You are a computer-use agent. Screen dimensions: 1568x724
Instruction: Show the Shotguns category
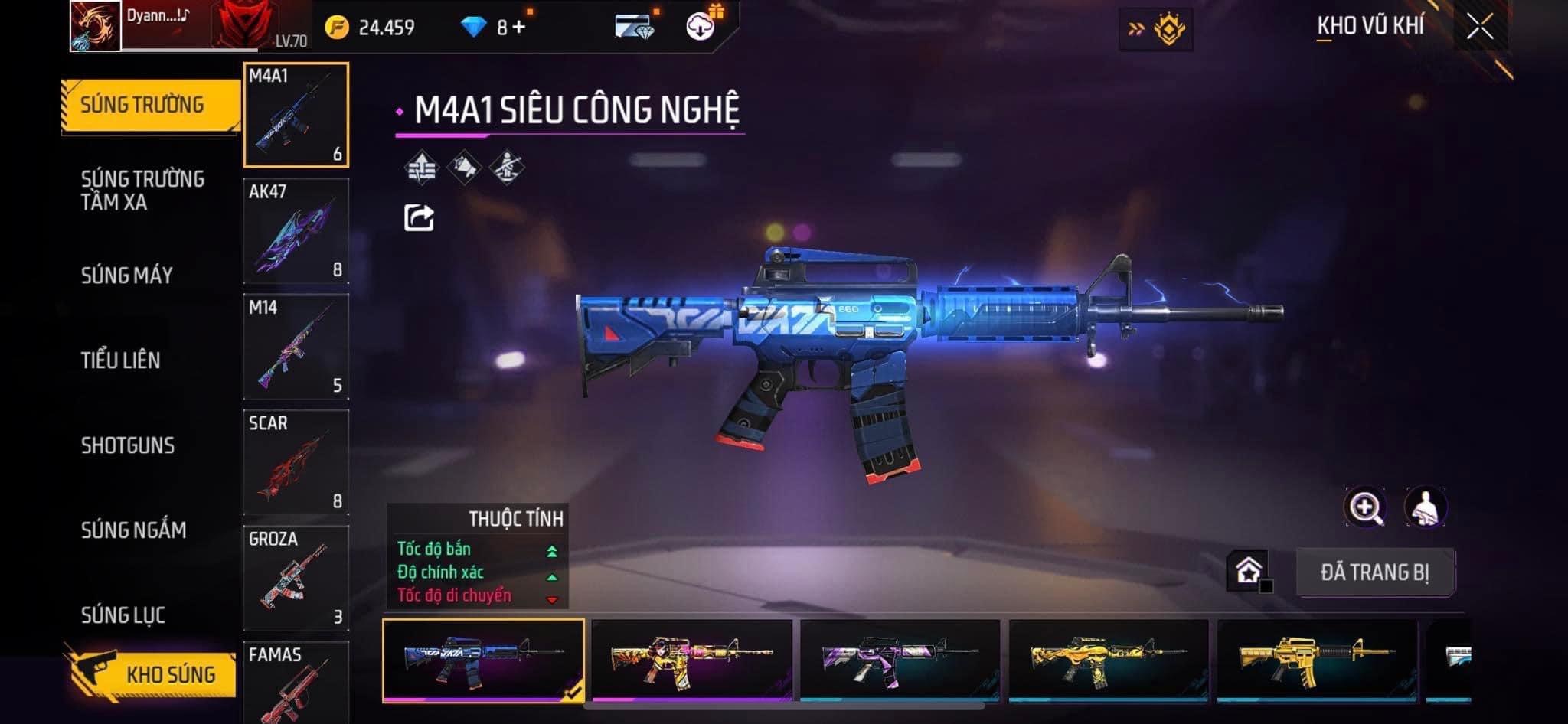pyautogui.click(x=128, y=445)
